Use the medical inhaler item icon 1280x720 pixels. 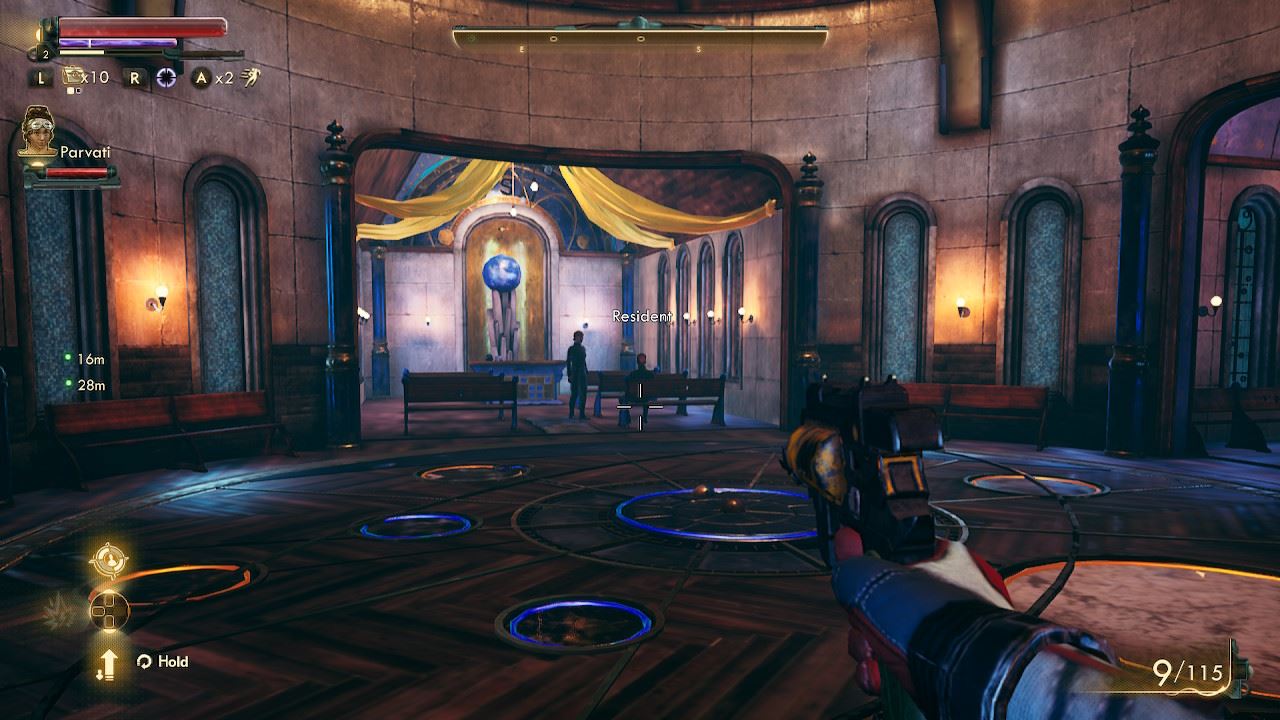click(x=73, y=76)
